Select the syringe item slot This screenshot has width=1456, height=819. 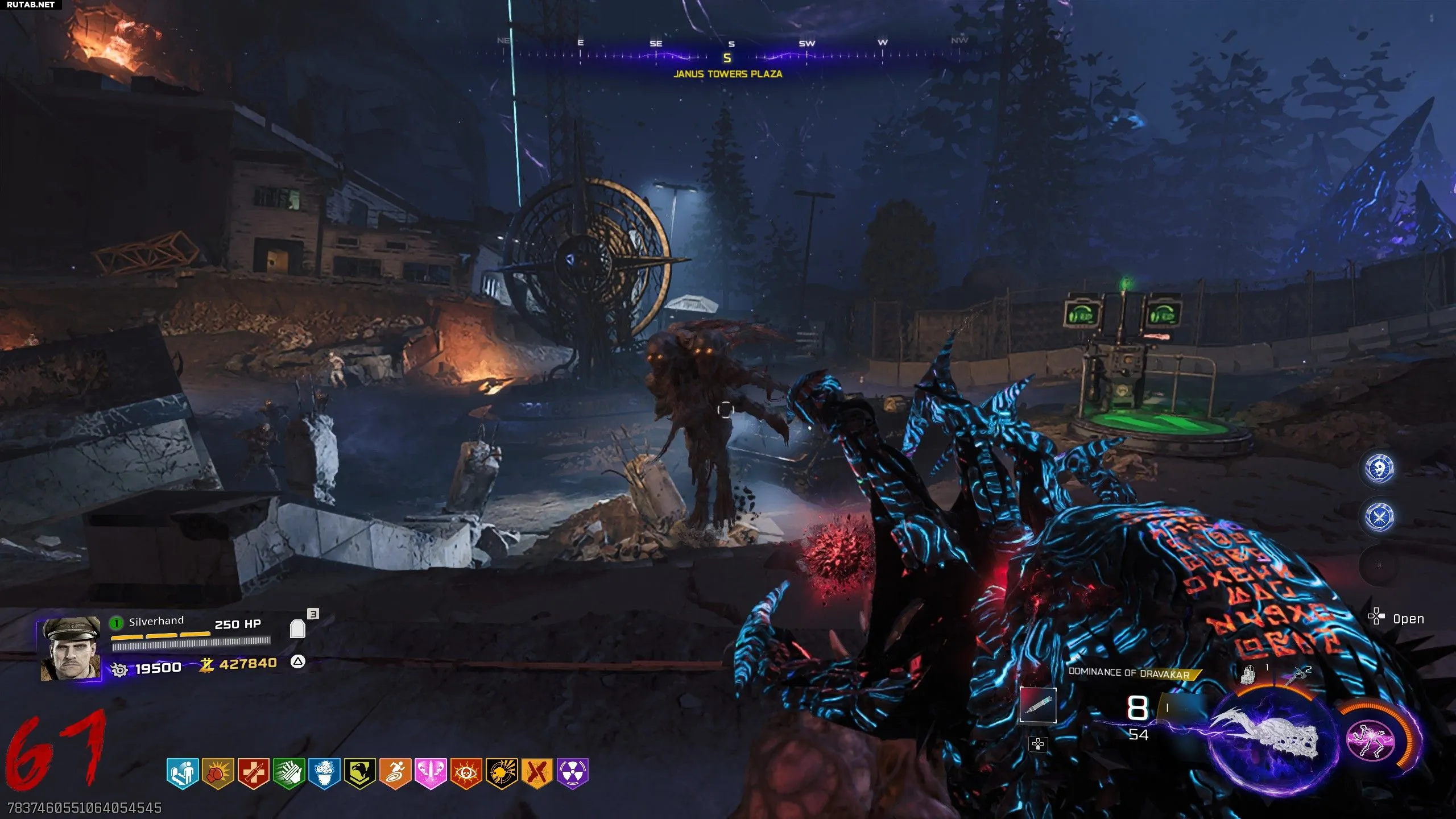pos(1038,705)
